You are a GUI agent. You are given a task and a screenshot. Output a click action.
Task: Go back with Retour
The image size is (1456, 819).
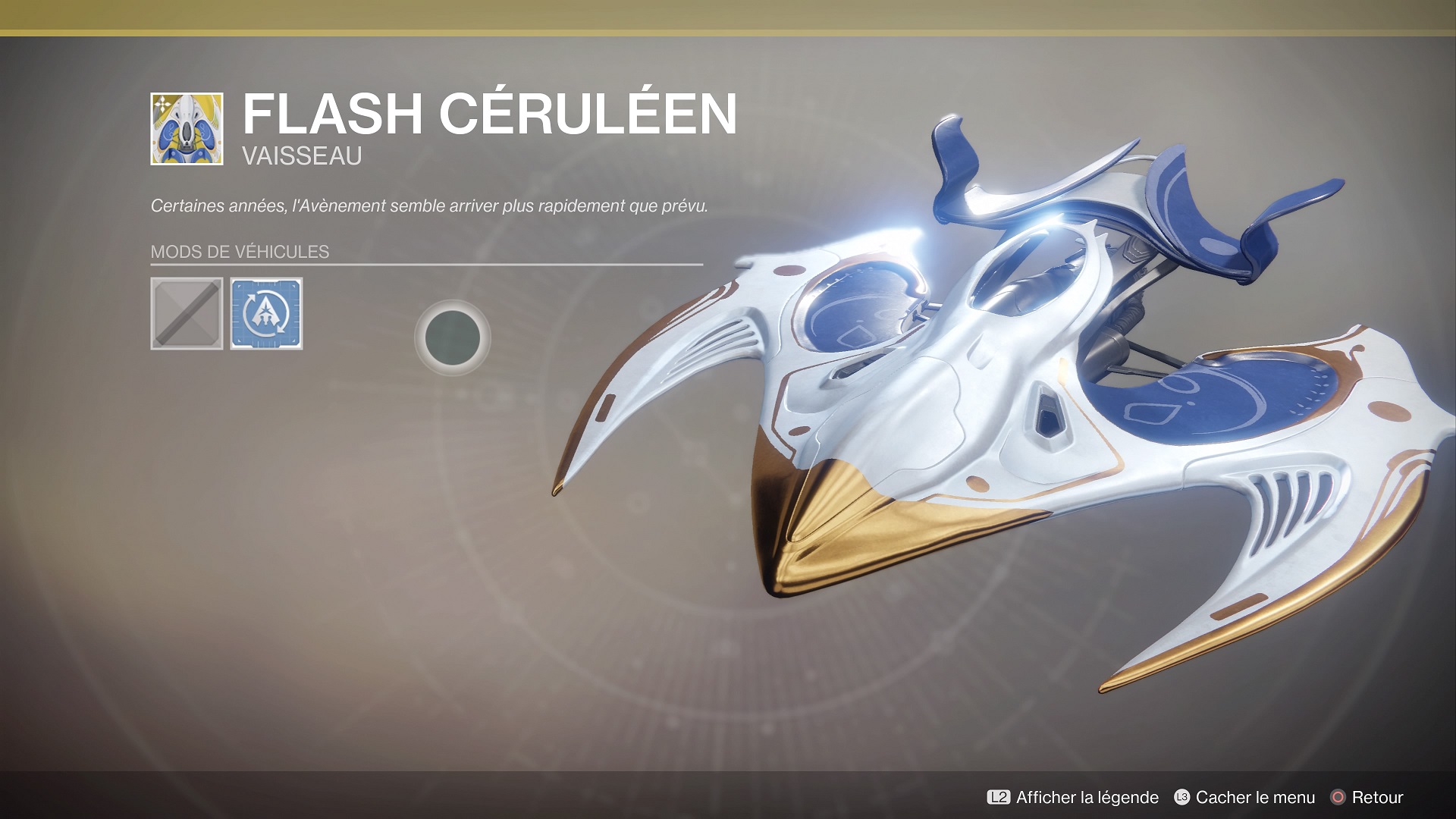pyautogui.click(x=1367, y=797)
